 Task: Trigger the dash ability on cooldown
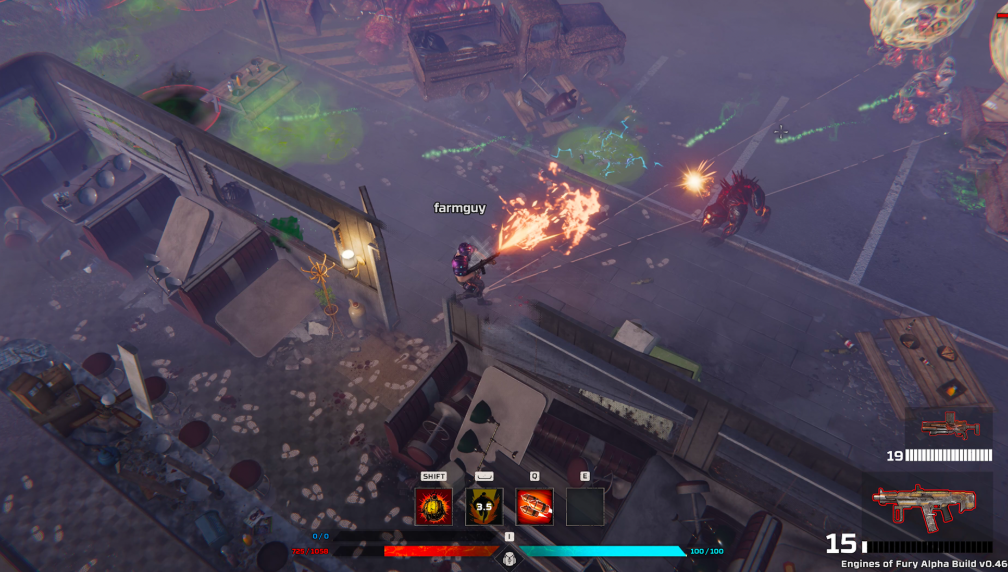[x=484, y=507]
